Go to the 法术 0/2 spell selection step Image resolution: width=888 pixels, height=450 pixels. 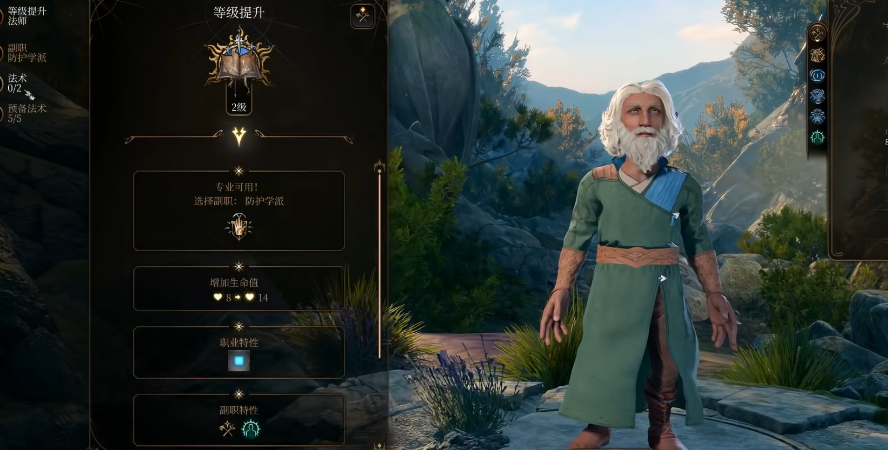[x=20, y=84]
